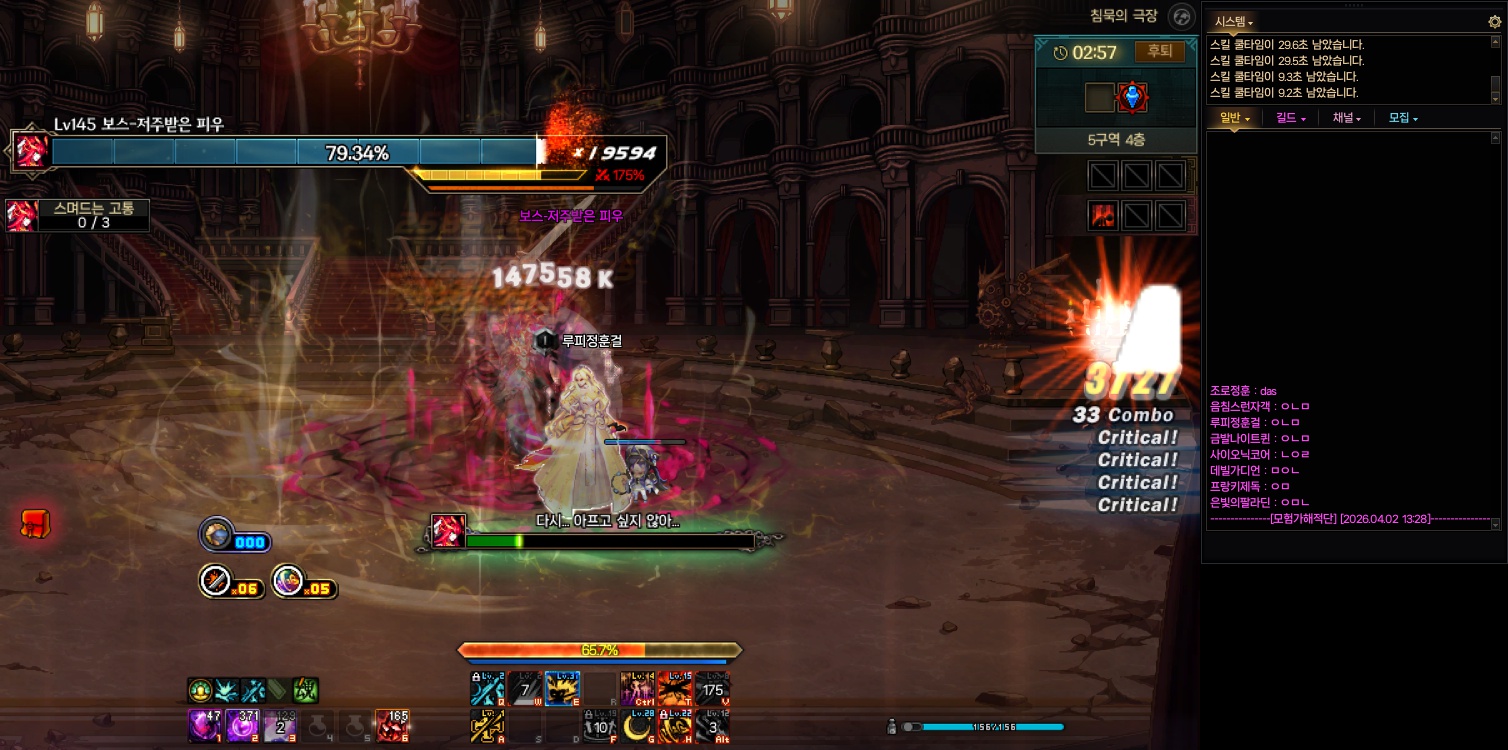Switch to the 시스템 chat tab

[1233, 21]
